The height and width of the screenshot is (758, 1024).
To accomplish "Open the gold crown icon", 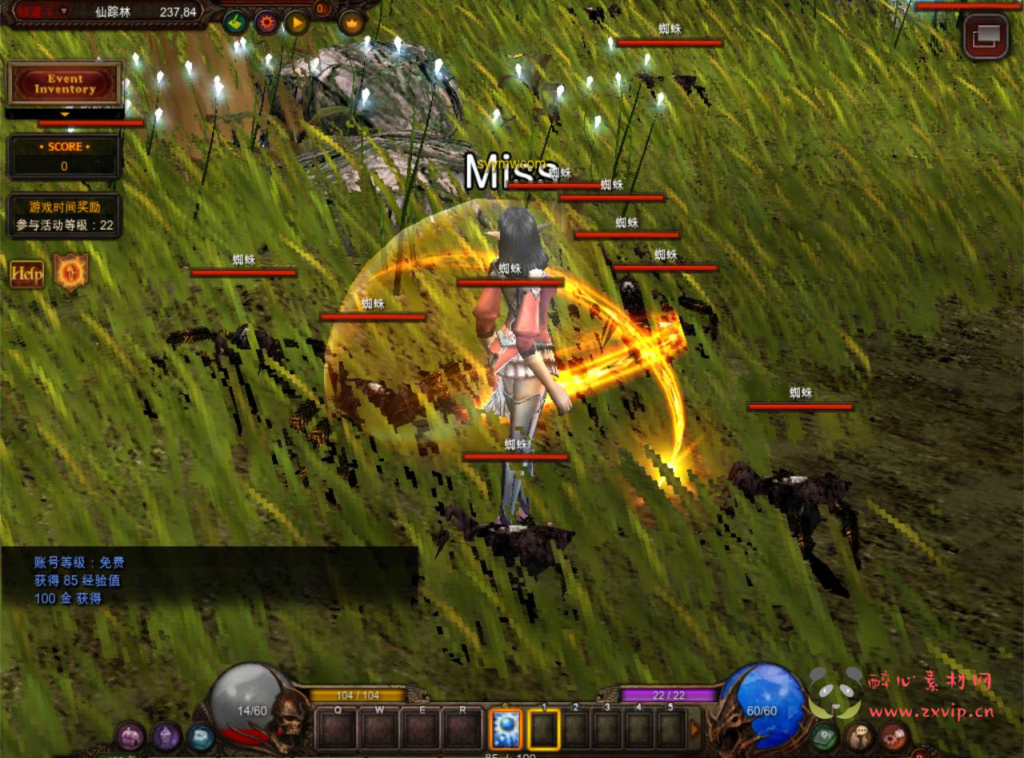I will click(352, 22).
